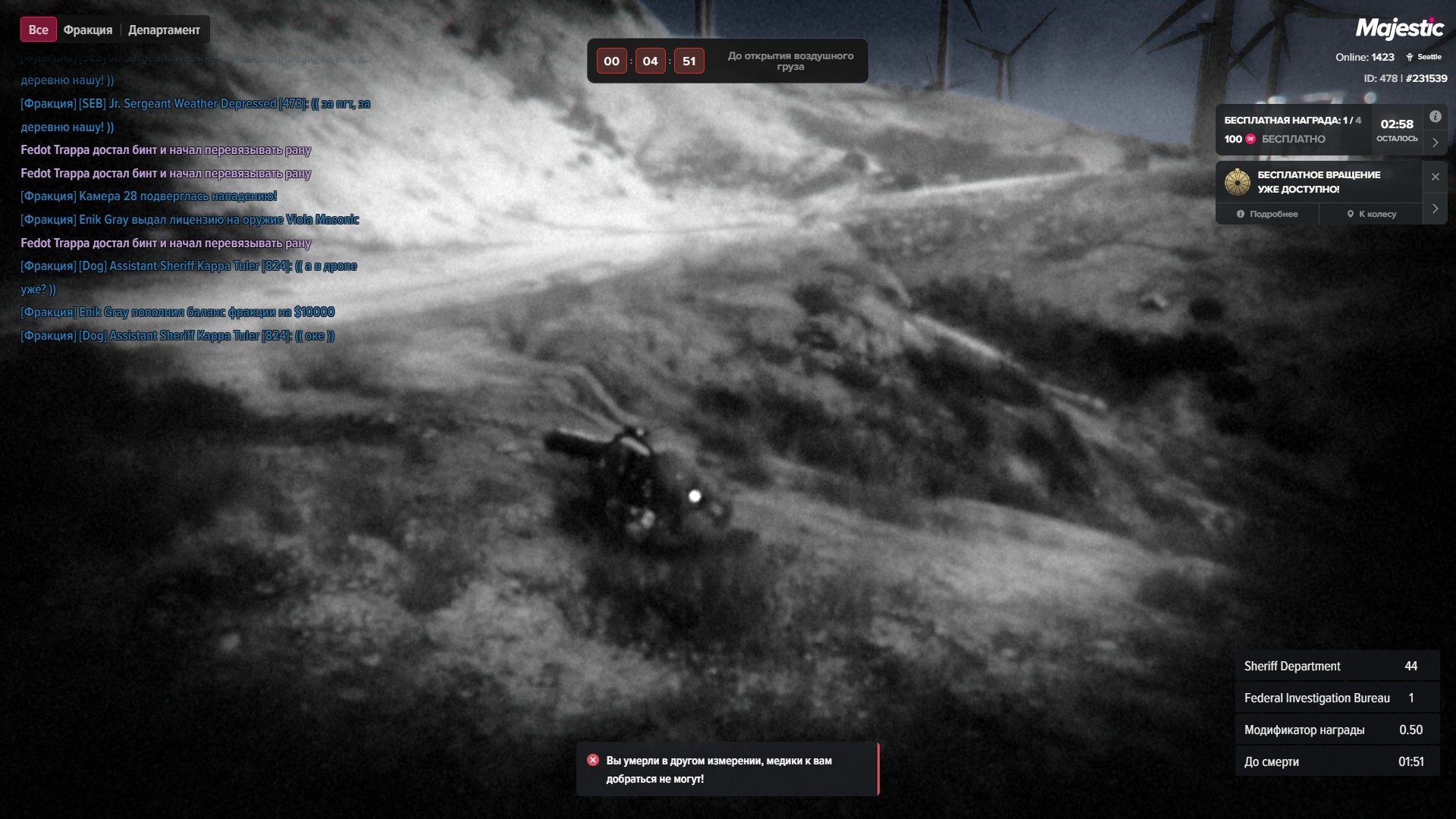Click the free reward info icon
Screen dimensions: 1456x819
1435,117
